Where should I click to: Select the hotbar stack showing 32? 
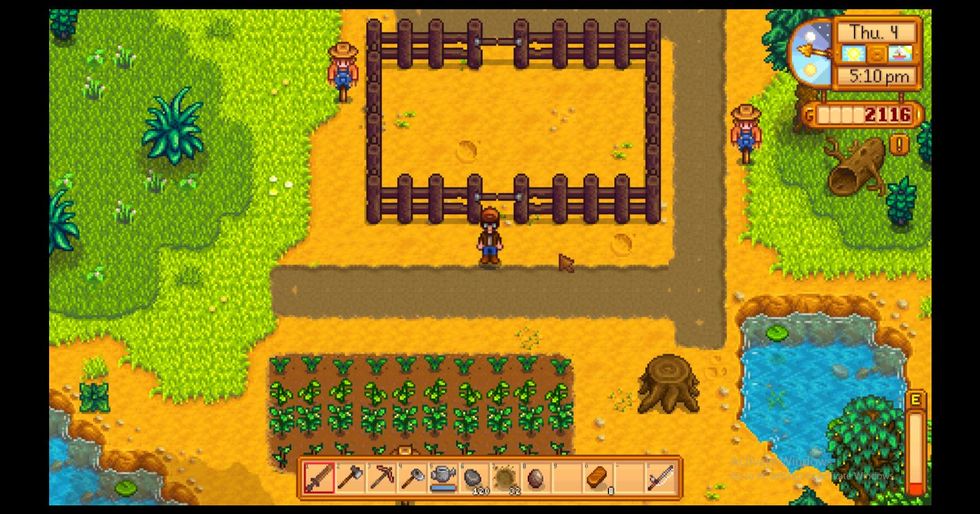click(x=504, y=478)
